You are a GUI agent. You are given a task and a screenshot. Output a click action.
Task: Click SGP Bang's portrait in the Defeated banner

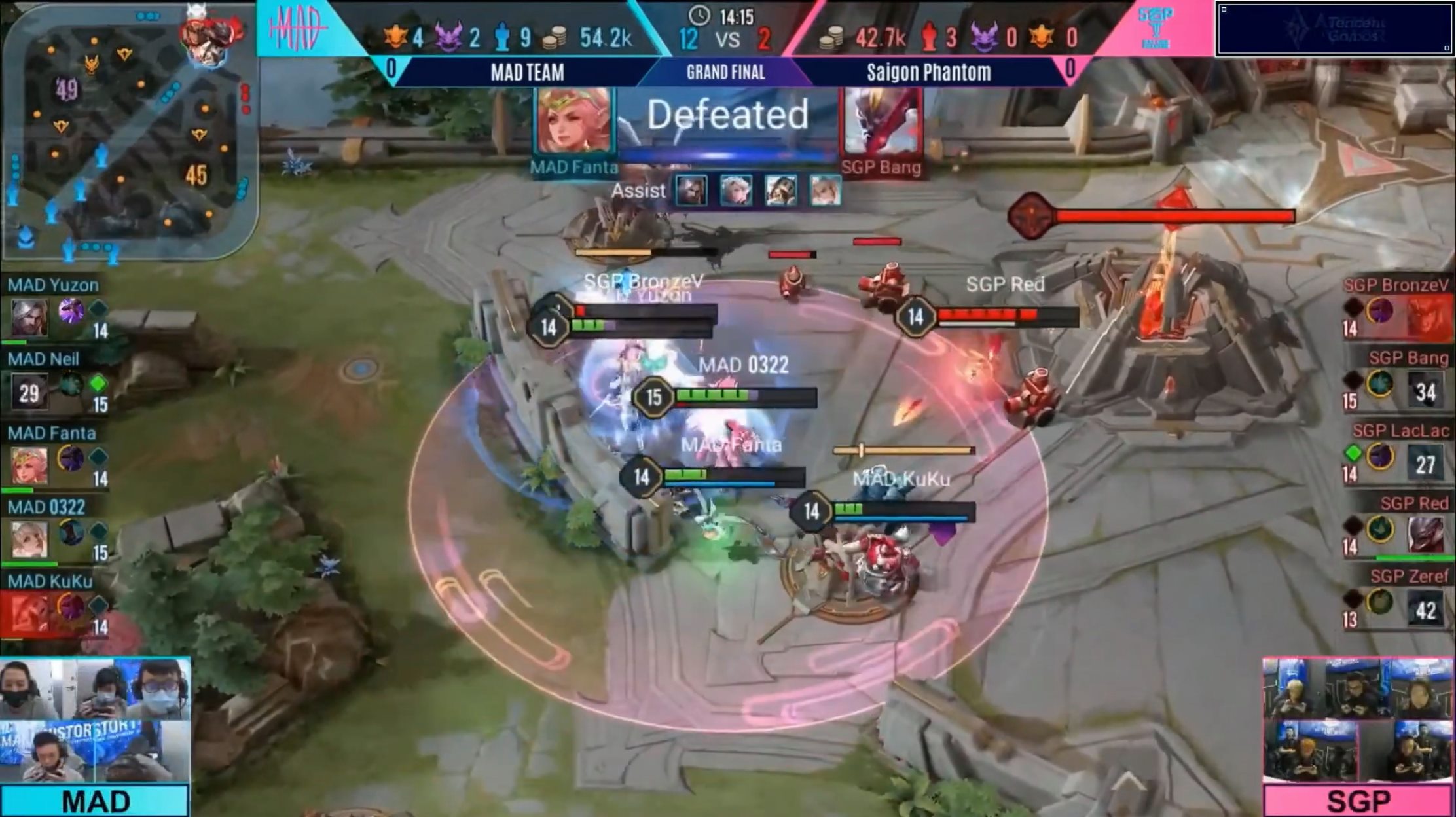coord(881,122)
